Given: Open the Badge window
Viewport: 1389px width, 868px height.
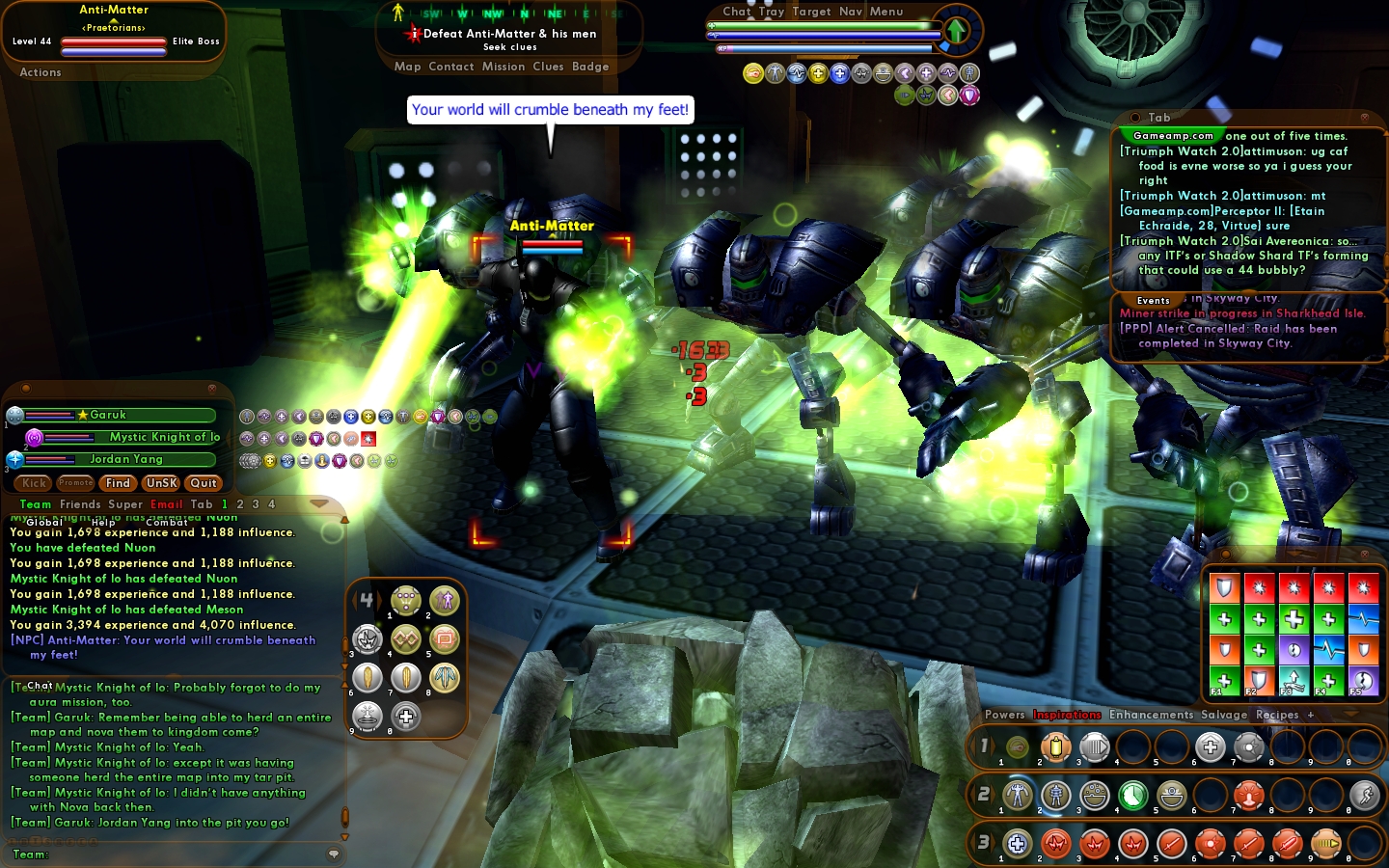Looking at the screenshot, I should 590,67.
